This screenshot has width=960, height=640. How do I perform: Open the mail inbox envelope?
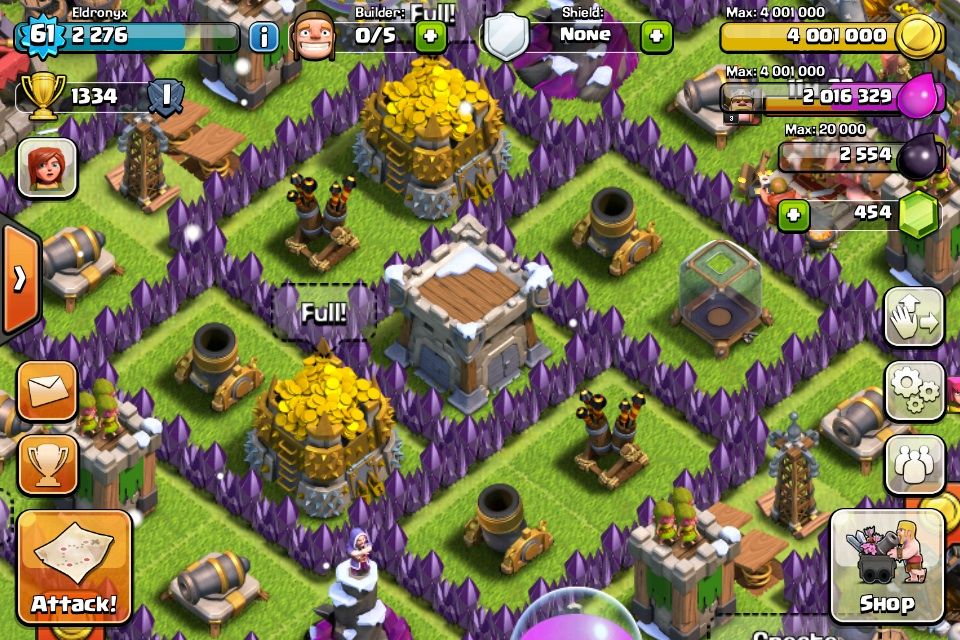pyautogui.click(x=47, y=390)
